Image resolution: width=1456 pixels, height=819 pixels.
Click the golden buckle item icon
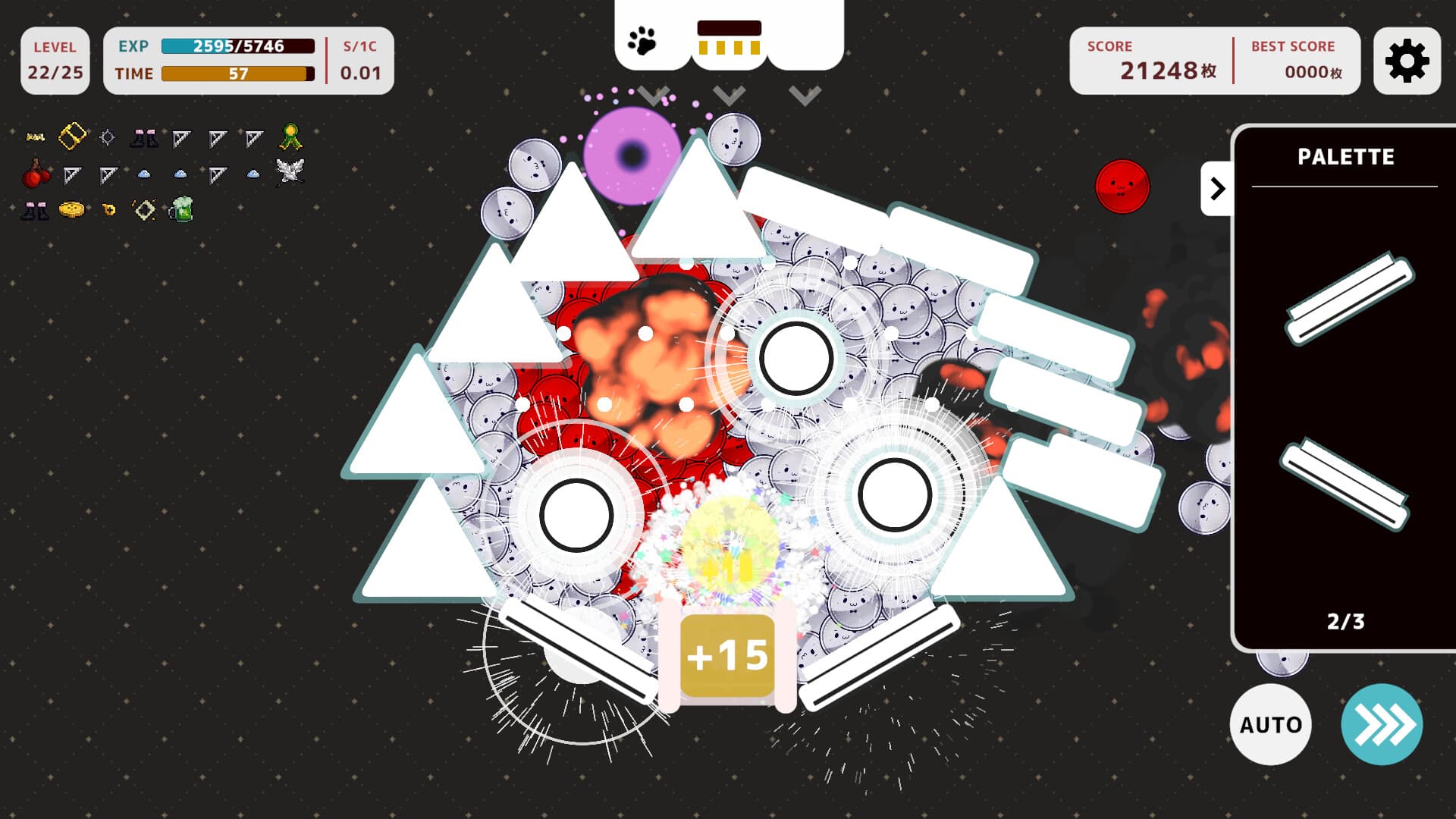[x=72, y=136]
